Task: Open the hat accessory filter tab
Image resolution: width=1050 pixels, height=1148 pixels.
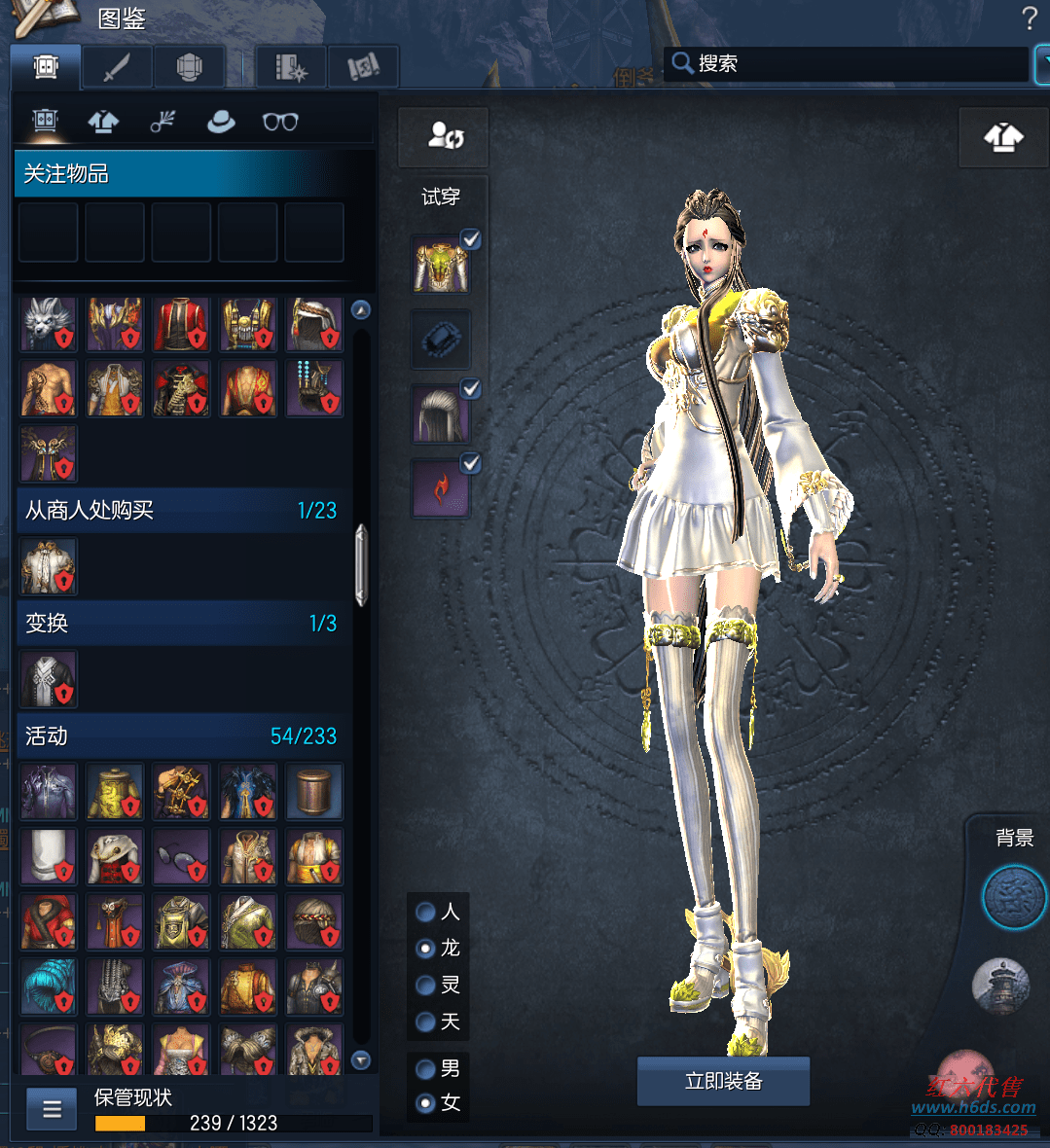Action: pos(221,122)
